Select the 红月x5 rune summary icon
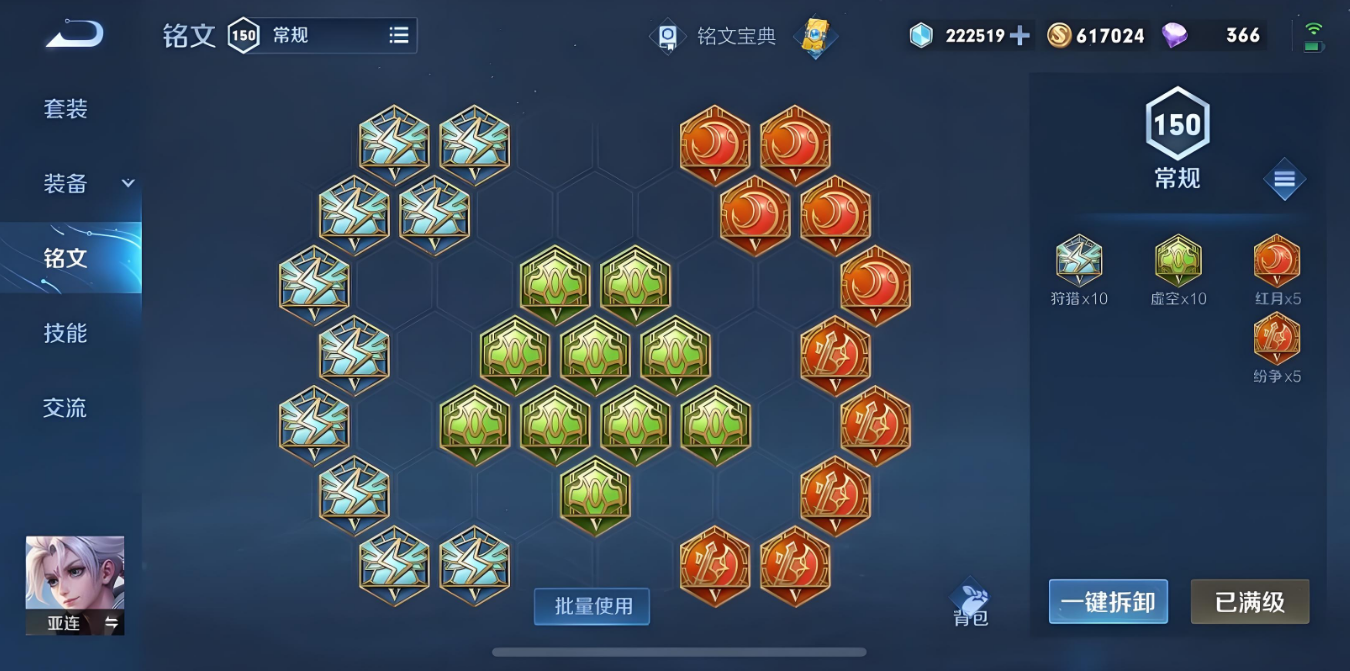 (1277, 262)
